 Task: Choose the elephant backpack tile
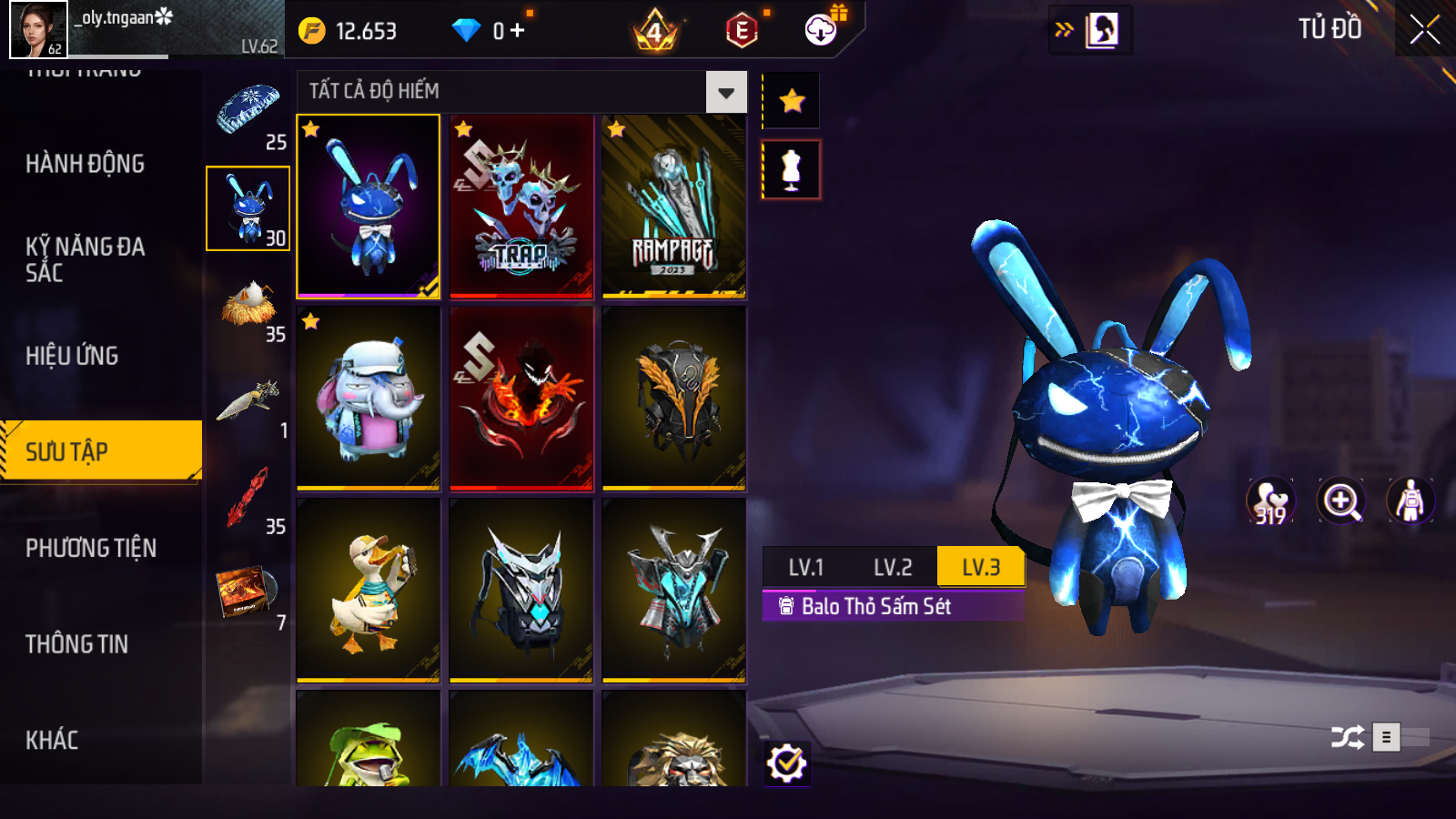point(369,399)
